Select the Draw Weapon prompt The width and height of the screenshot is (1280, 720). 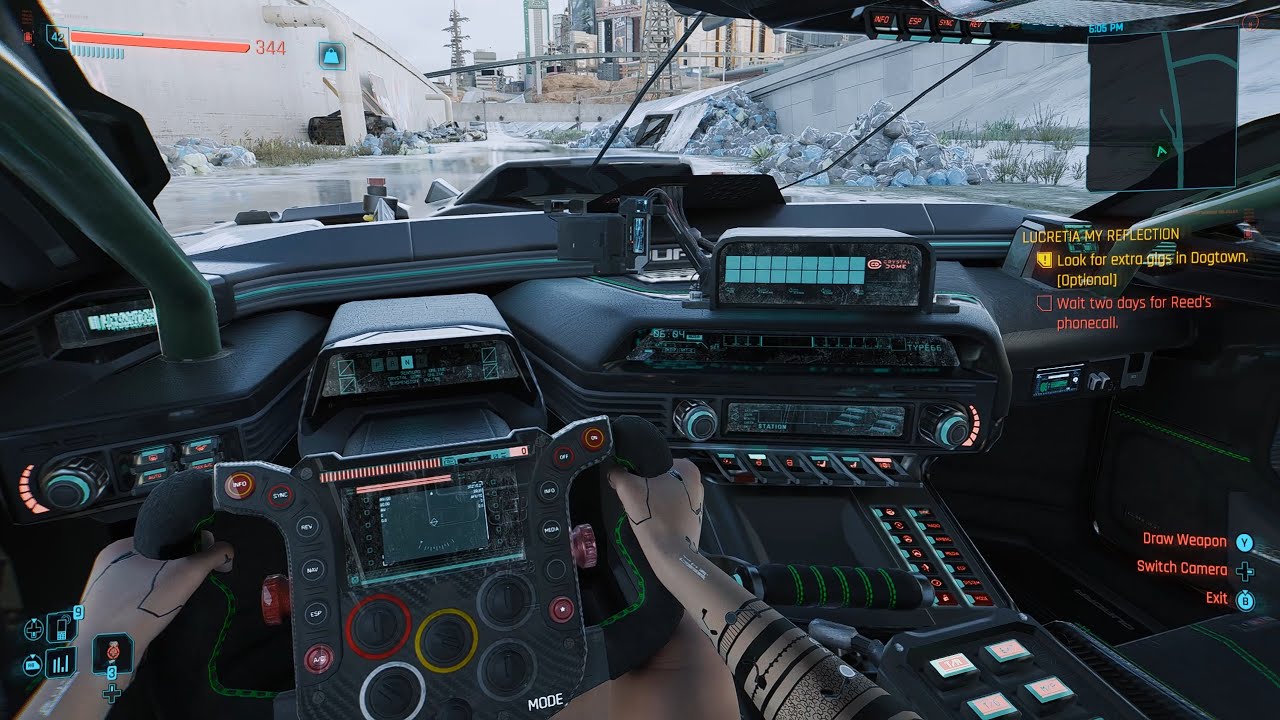(1185, 540)
